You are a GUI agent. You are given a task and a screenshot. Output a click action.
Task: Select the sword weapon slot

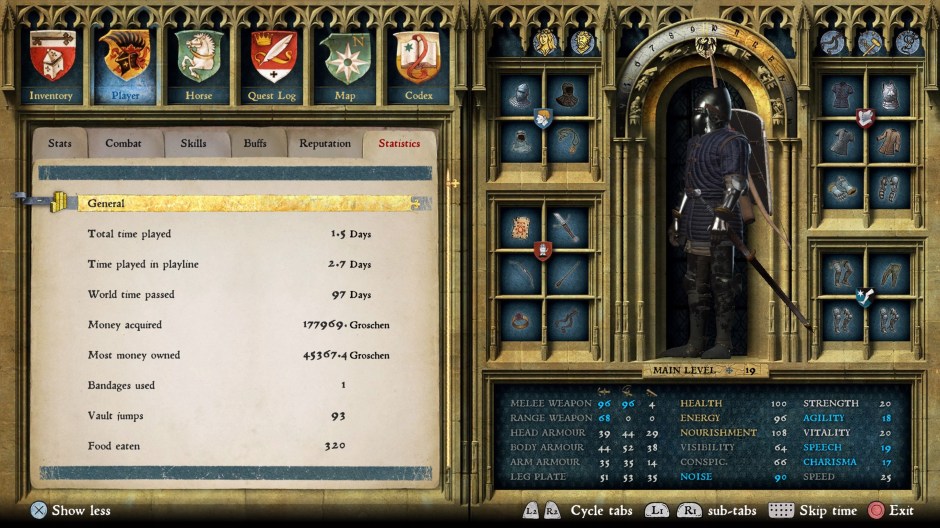click(567, 227)
